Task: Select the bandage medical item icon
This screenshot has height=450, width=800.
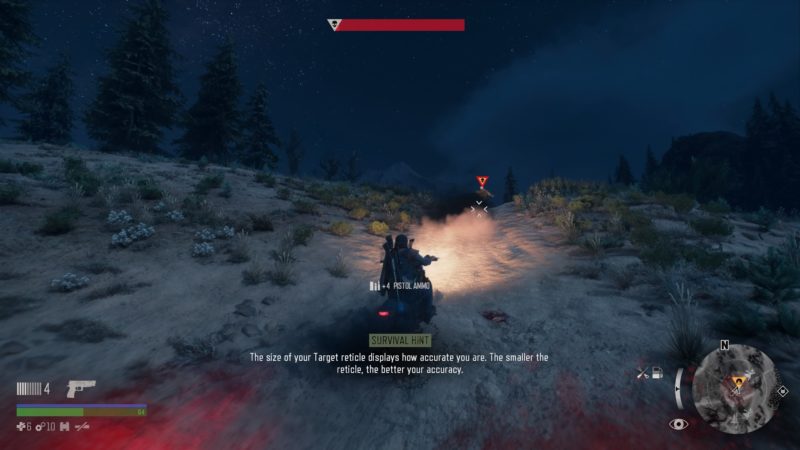Action: pos(22,427)
